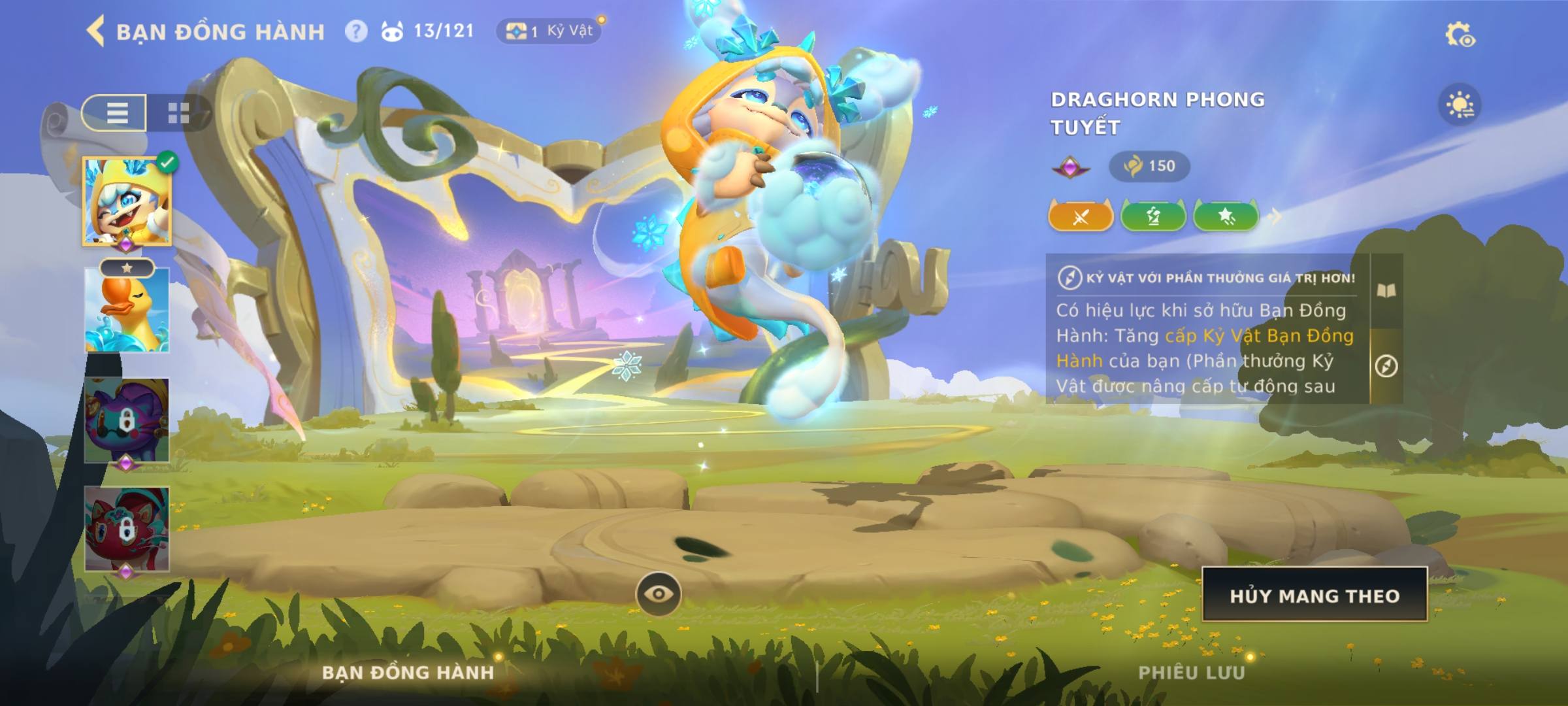Switch to the Phiêu Lưu tab
The image size is (1568, 706).
1192,673
